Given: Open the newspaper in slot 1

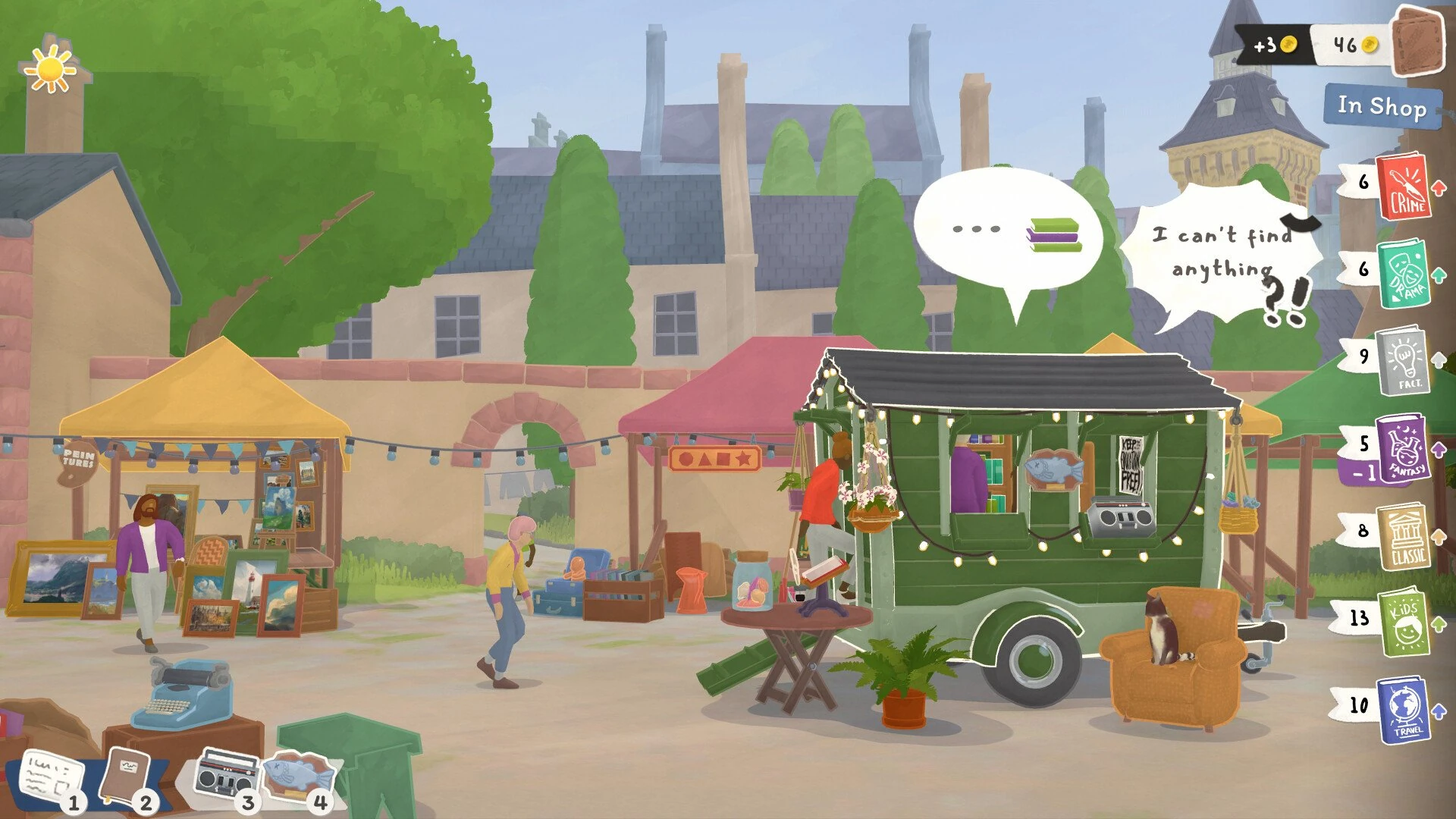Looking at the screenshot, I should coord(50,776).
